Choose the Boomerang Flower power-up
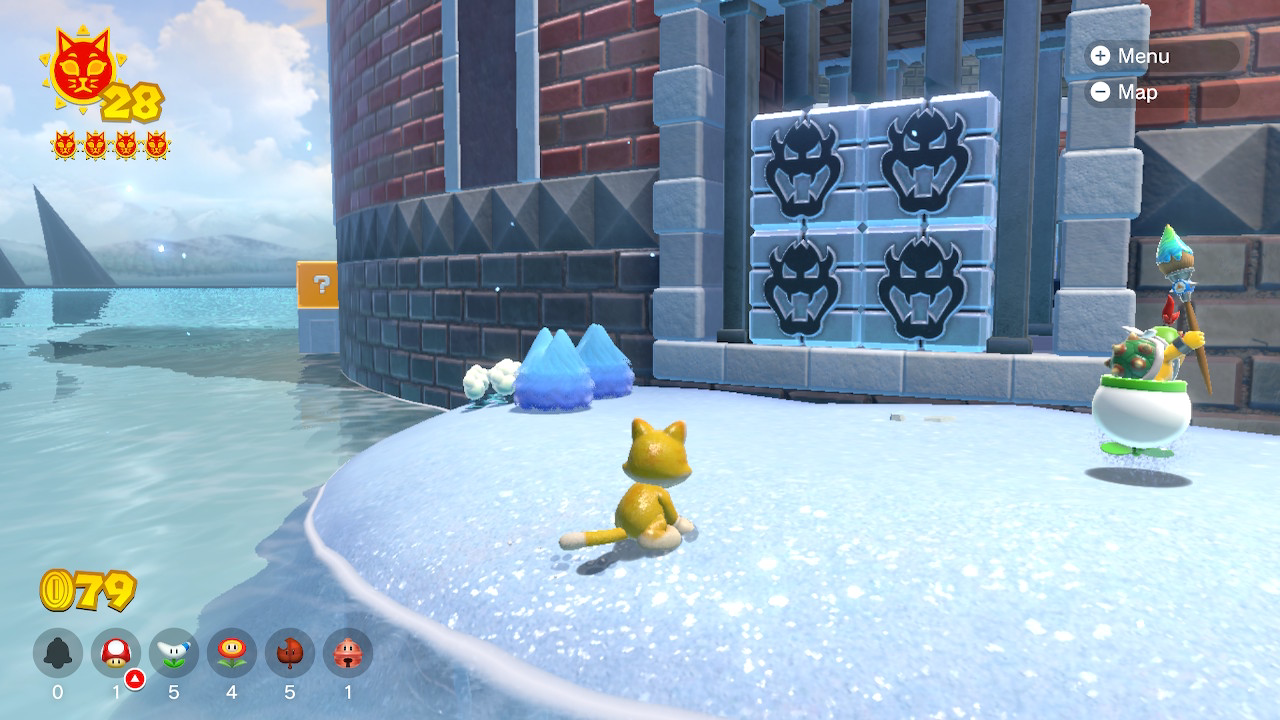1280x720 pixels. point(174,653)
